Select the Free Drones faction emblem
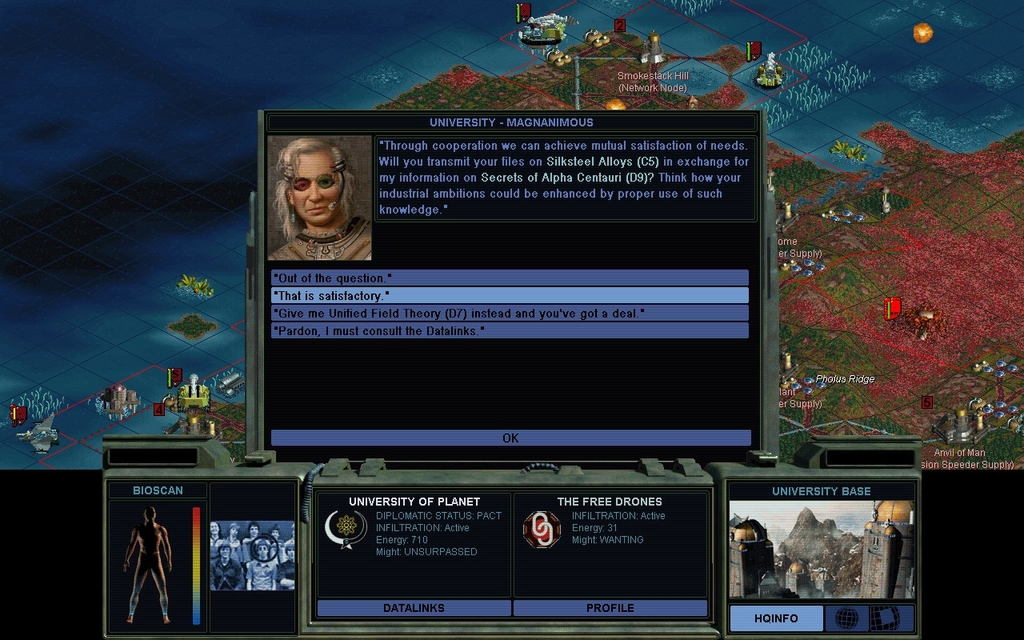Image resolution: width=1024 pixels, height=640 pixels. pyautogui.click(x=542, y=529)
